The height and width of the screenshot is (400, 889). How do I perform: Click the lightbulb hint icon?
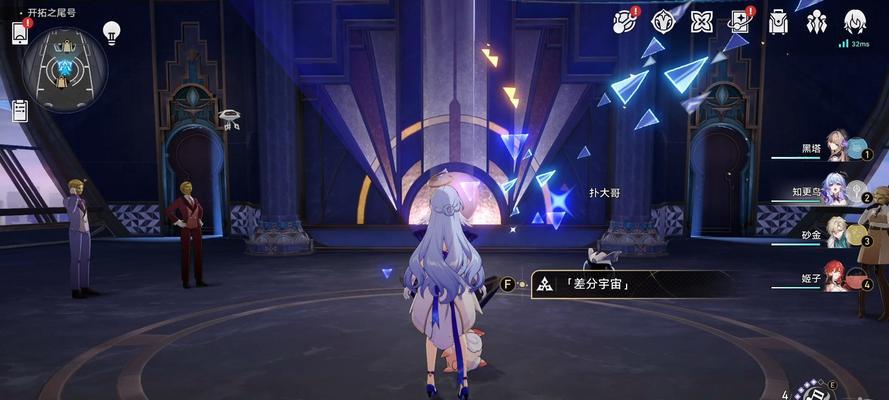pos(111,32)
